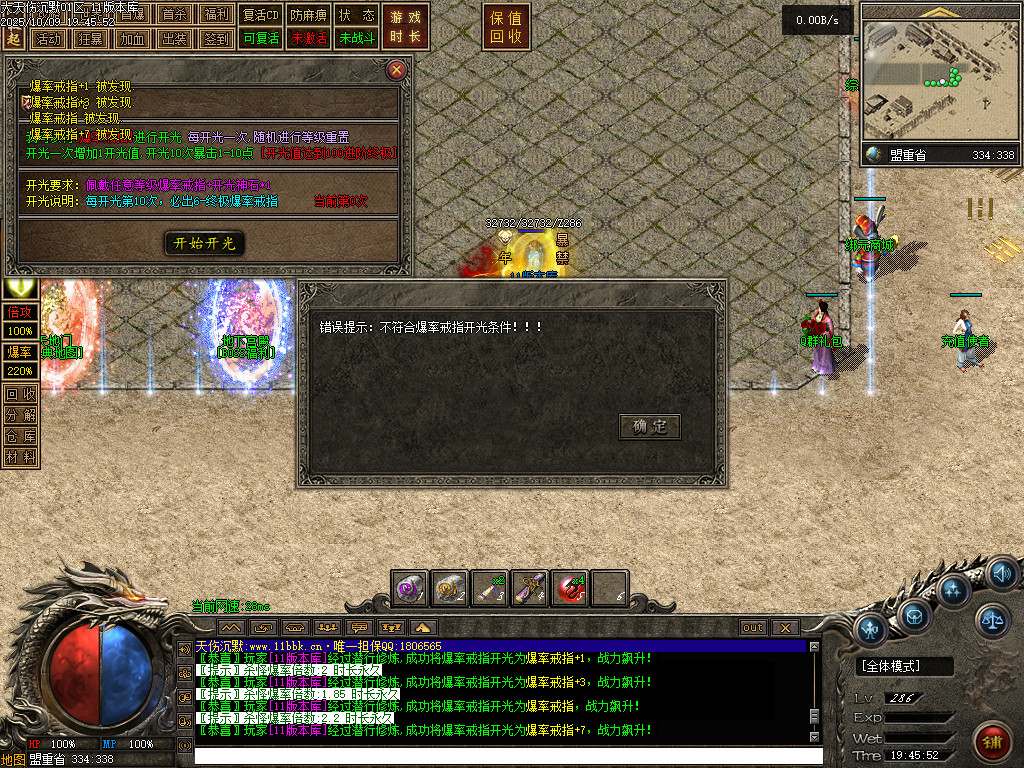
Task: Click the 加血 heal button
Action: tap(132, 39)
